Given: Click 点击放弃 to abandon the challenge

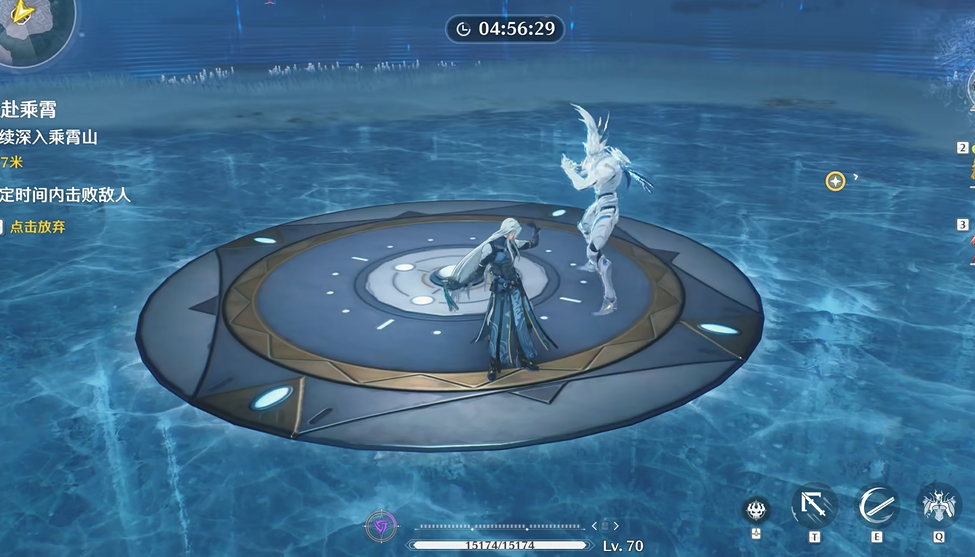Looking at the screenshot, I should (x=36, y=227).
